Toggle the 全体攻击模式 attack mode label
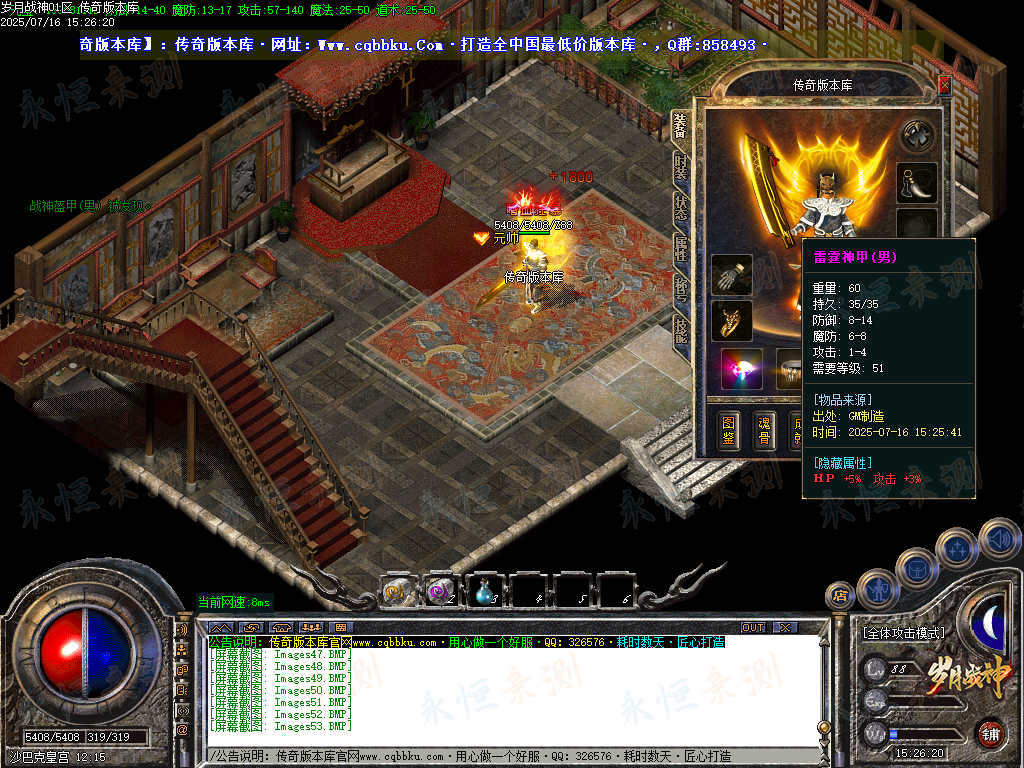The width and height of the screenshot is (1024, 768). tap(904, 633)
